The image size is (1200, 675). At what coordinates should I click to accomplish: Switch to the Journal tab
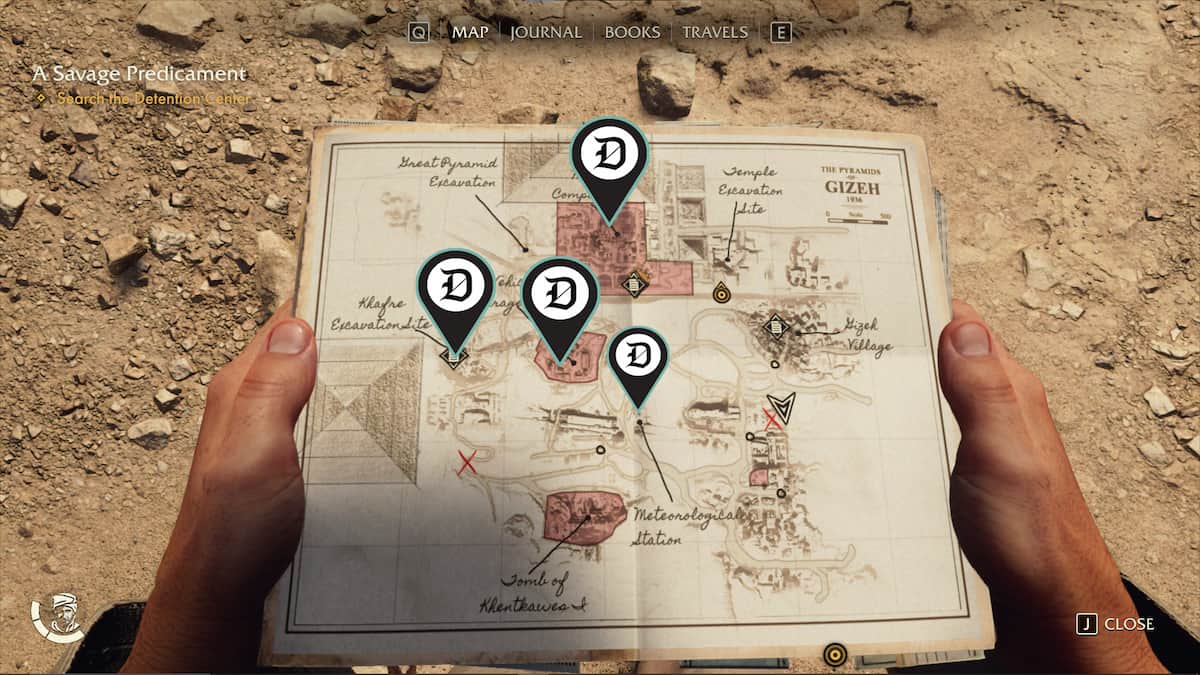(545, 32)
